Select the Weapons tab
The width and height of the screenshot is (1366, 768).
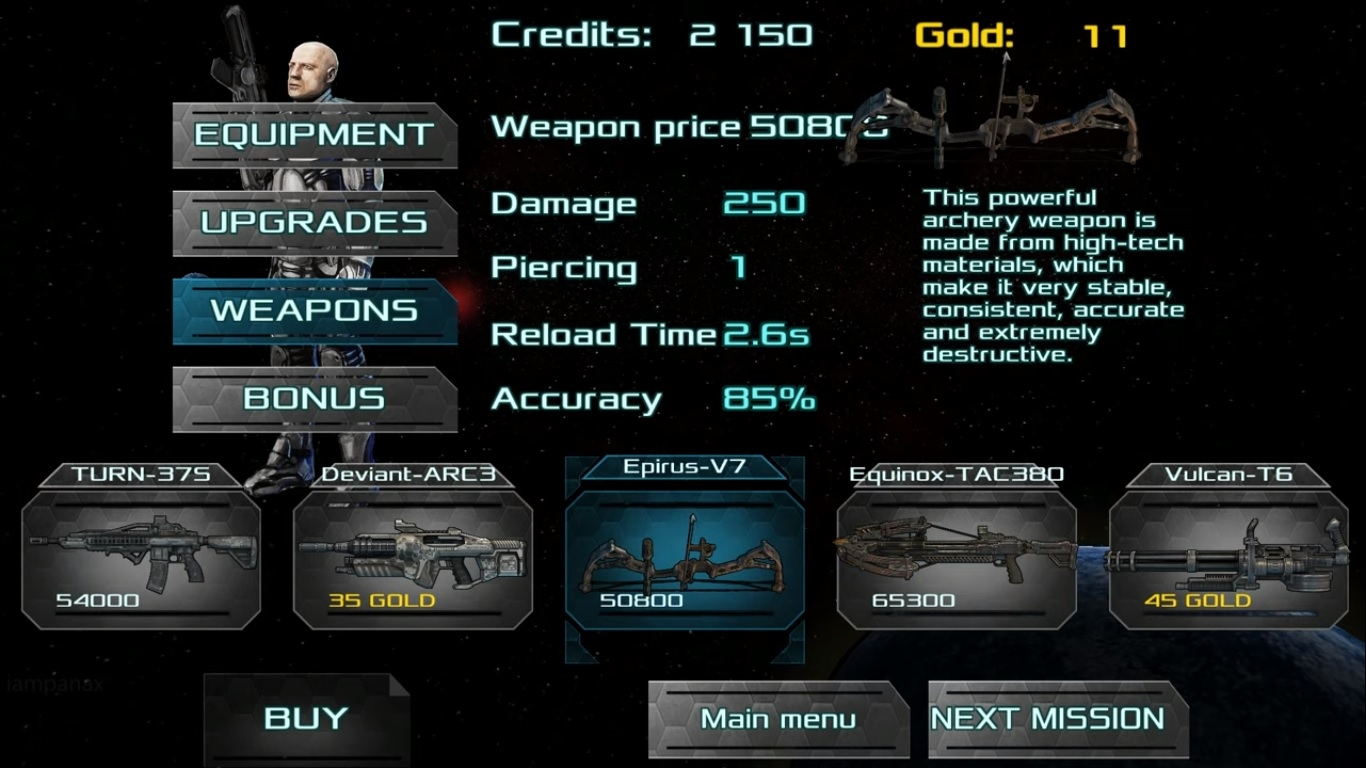point(314,310)
